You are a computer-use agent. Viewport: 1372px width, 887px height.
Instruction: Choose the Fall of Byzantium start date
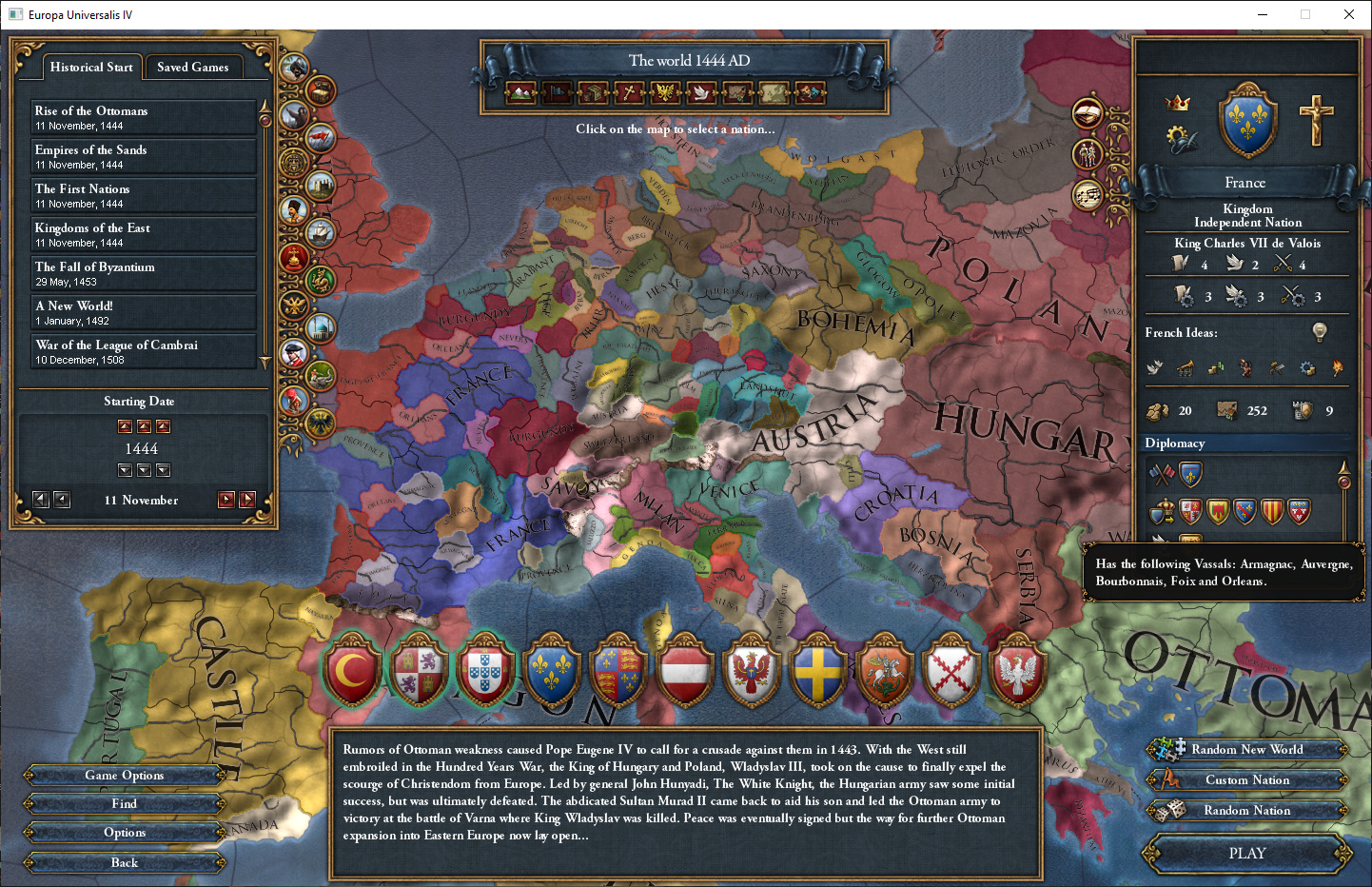(x=143, y=273)
